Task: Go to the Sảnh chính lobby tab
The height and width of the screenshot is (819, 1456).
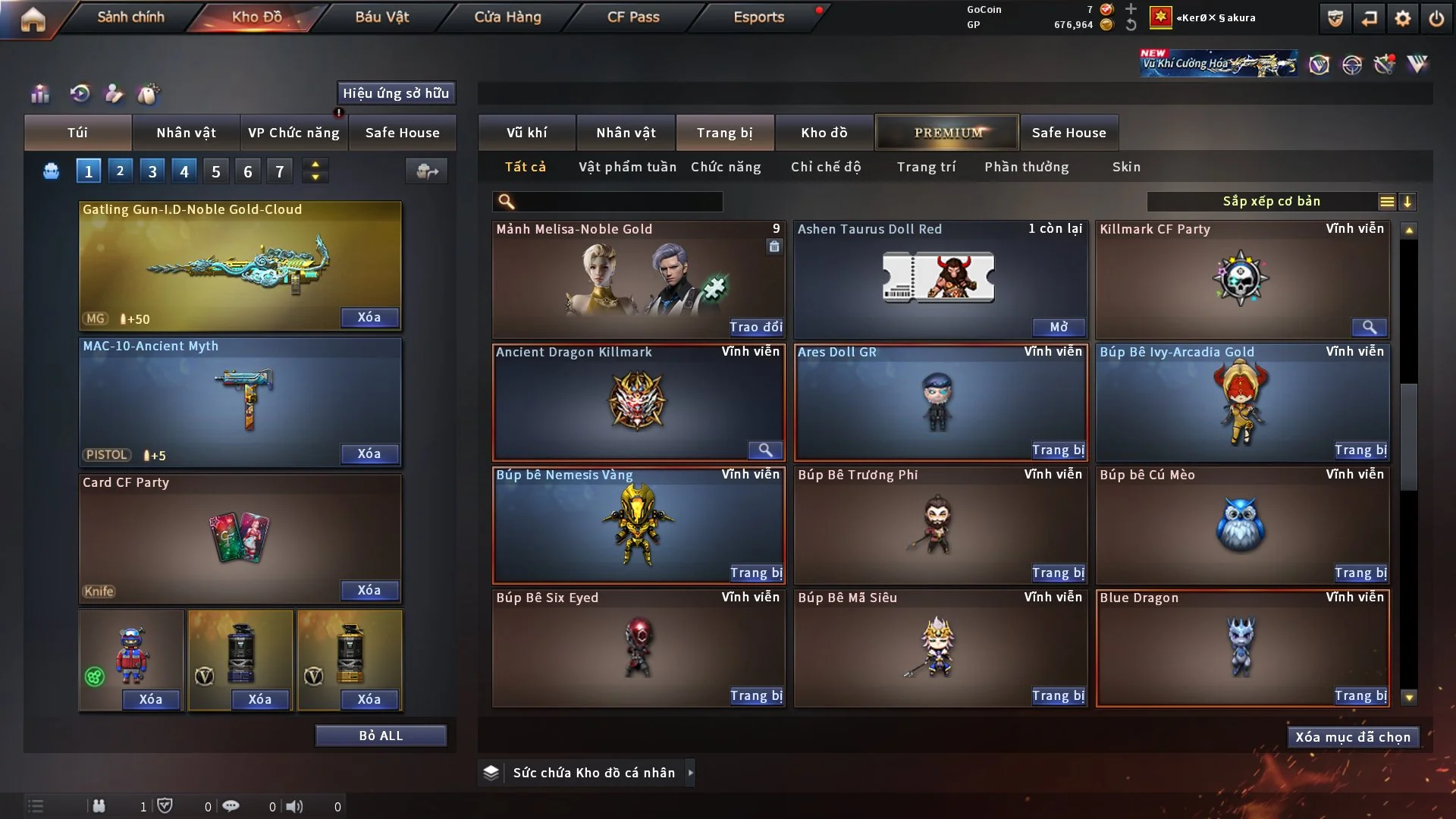Action: pos(130,17)
